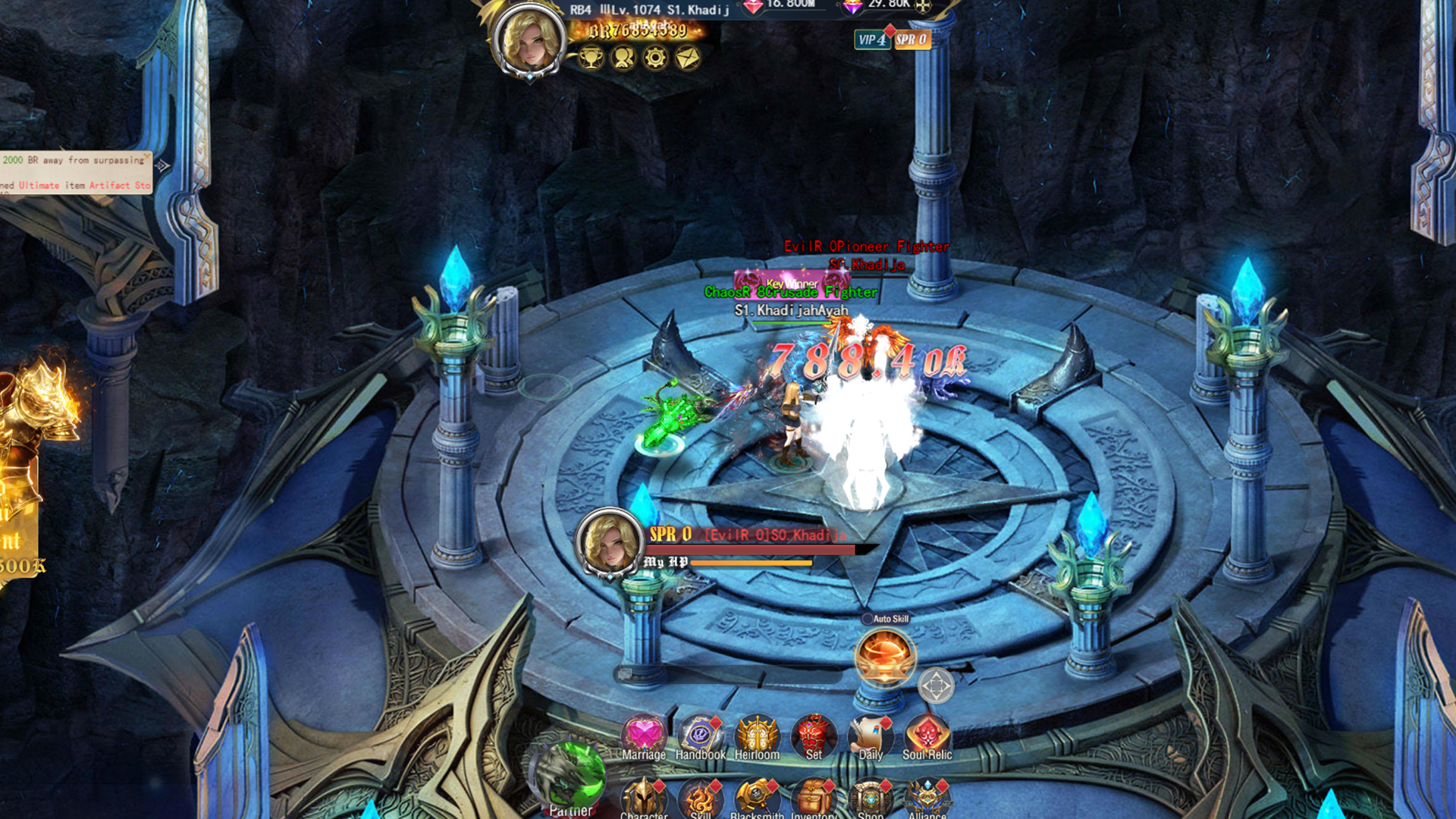Add gems with the plus button
1456x819 pixels.
(923, 6)
